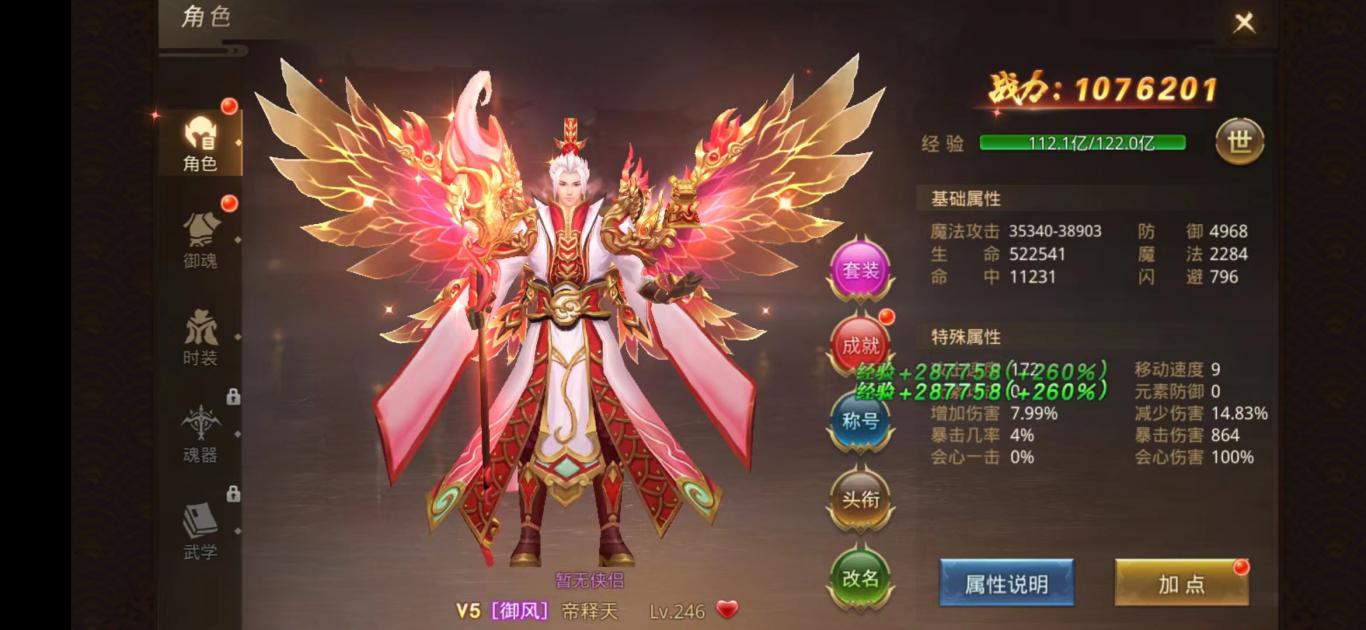The width and height of the screenshot is (1366, 630).
Task: Click the 加点 add points button
Action: pos(1181,584)
